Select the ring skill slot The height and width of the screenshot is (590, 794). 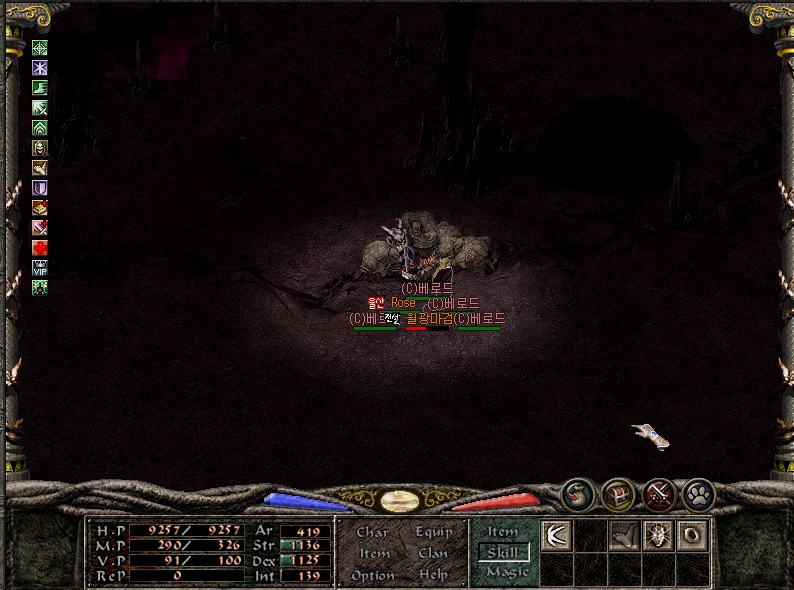(x=692, y=535)
